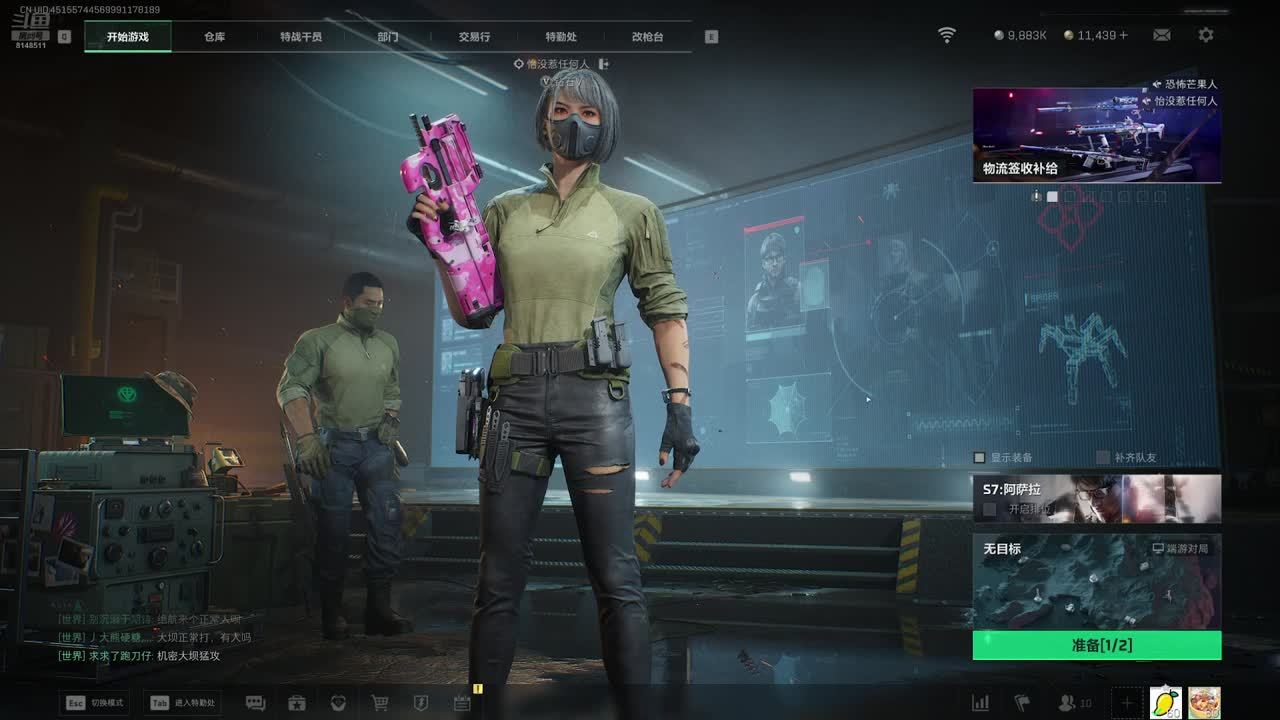1280x720 pixels.
Task: Open the chat bubbles icon
Action: (x=255, y=703)
